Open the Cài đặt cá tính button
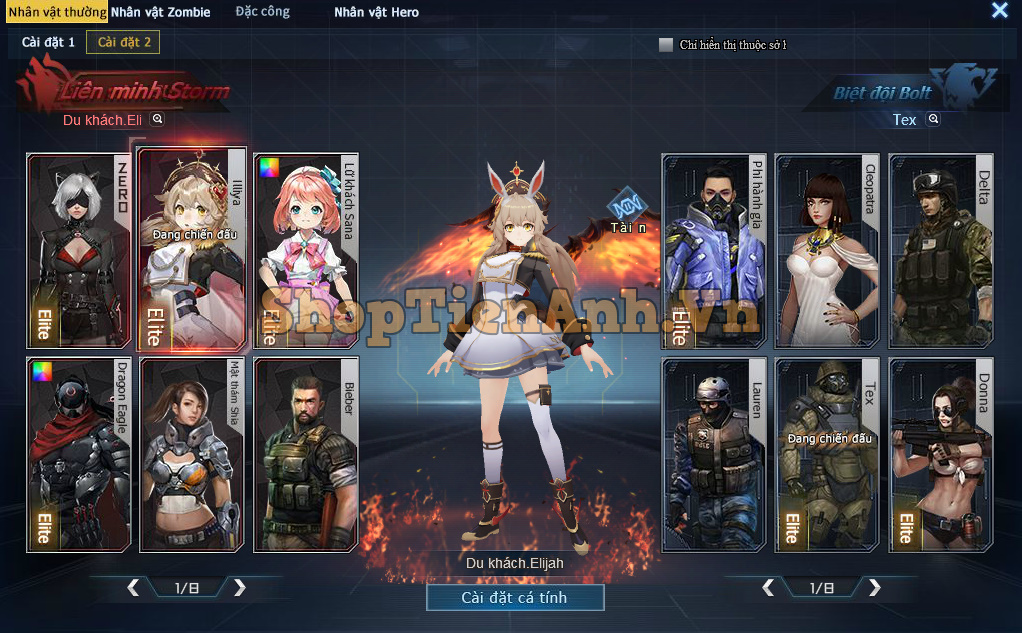This screenshot has height=633, width=1022. point(515,597)
